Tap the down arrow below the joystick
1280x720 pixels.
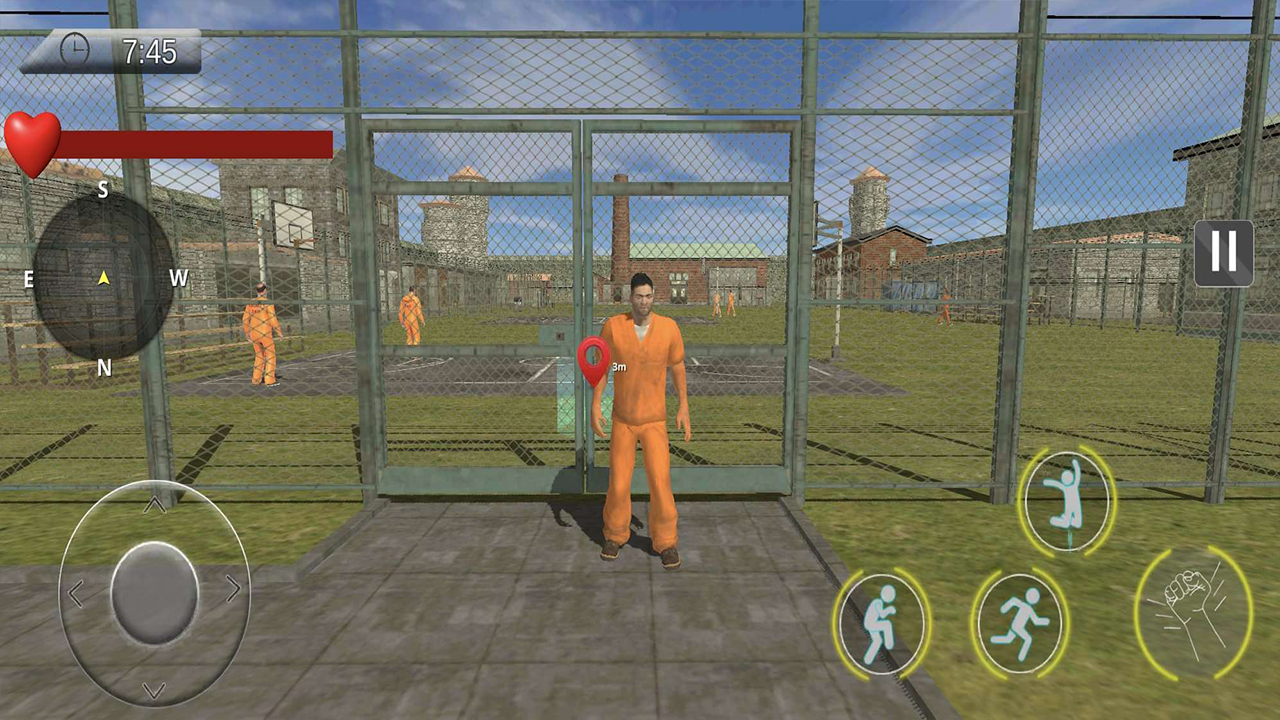(155, 689)
